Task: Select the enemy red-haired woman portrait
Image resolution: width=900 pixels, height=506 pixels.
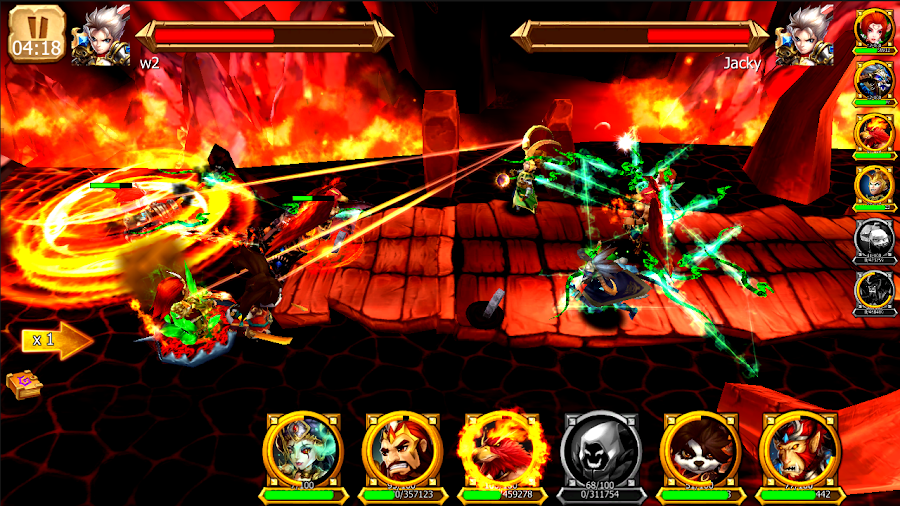Action: tap(874, 30)
